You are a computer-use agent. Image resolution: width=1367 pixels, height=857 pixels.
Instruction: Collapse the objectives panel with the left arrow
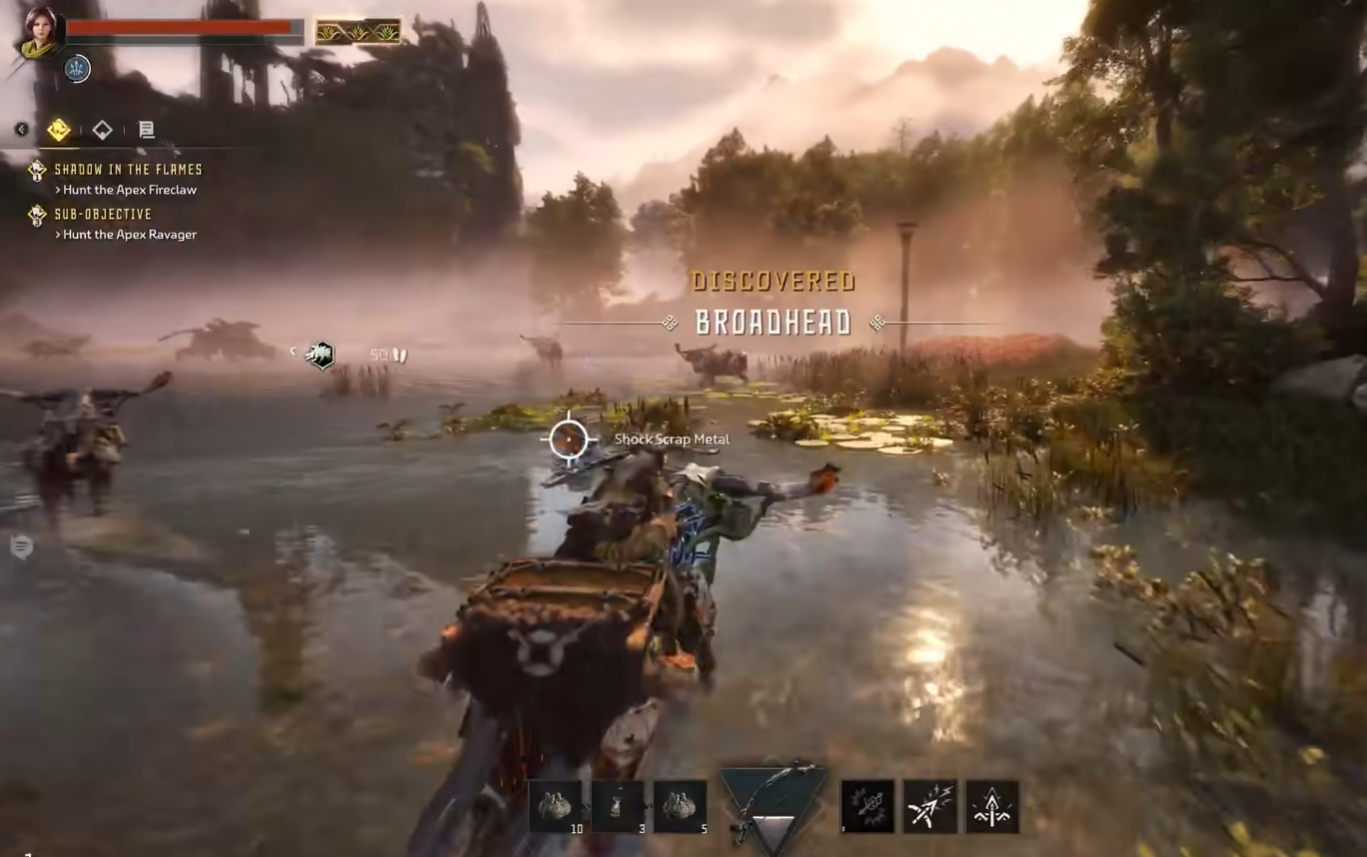[21, 129]
